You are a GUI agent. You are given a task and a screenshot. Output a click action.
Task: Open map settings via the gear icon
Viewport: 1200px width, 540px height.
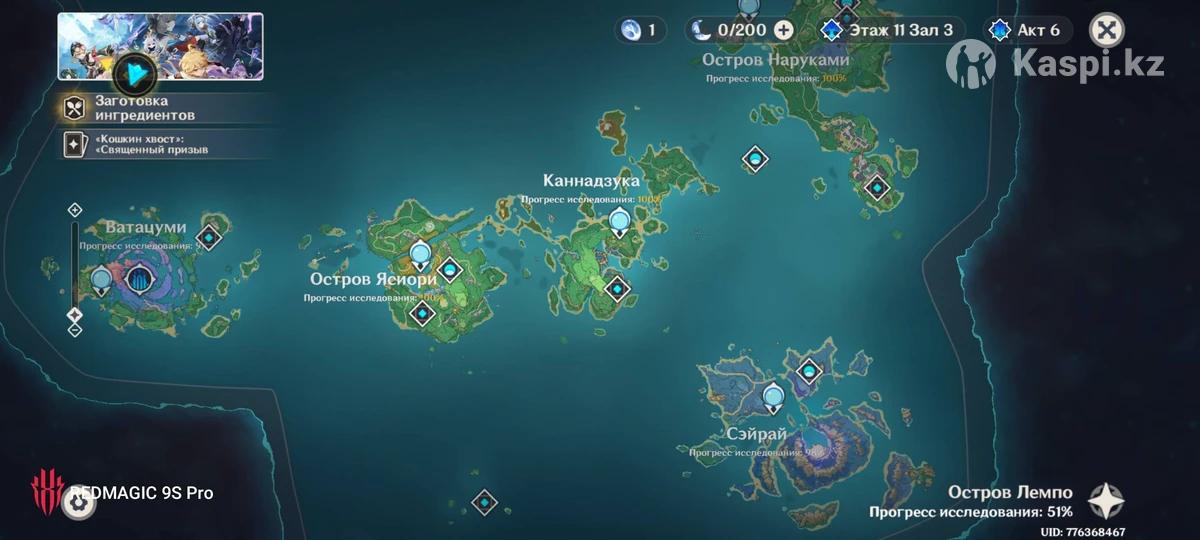pos(78,502)
